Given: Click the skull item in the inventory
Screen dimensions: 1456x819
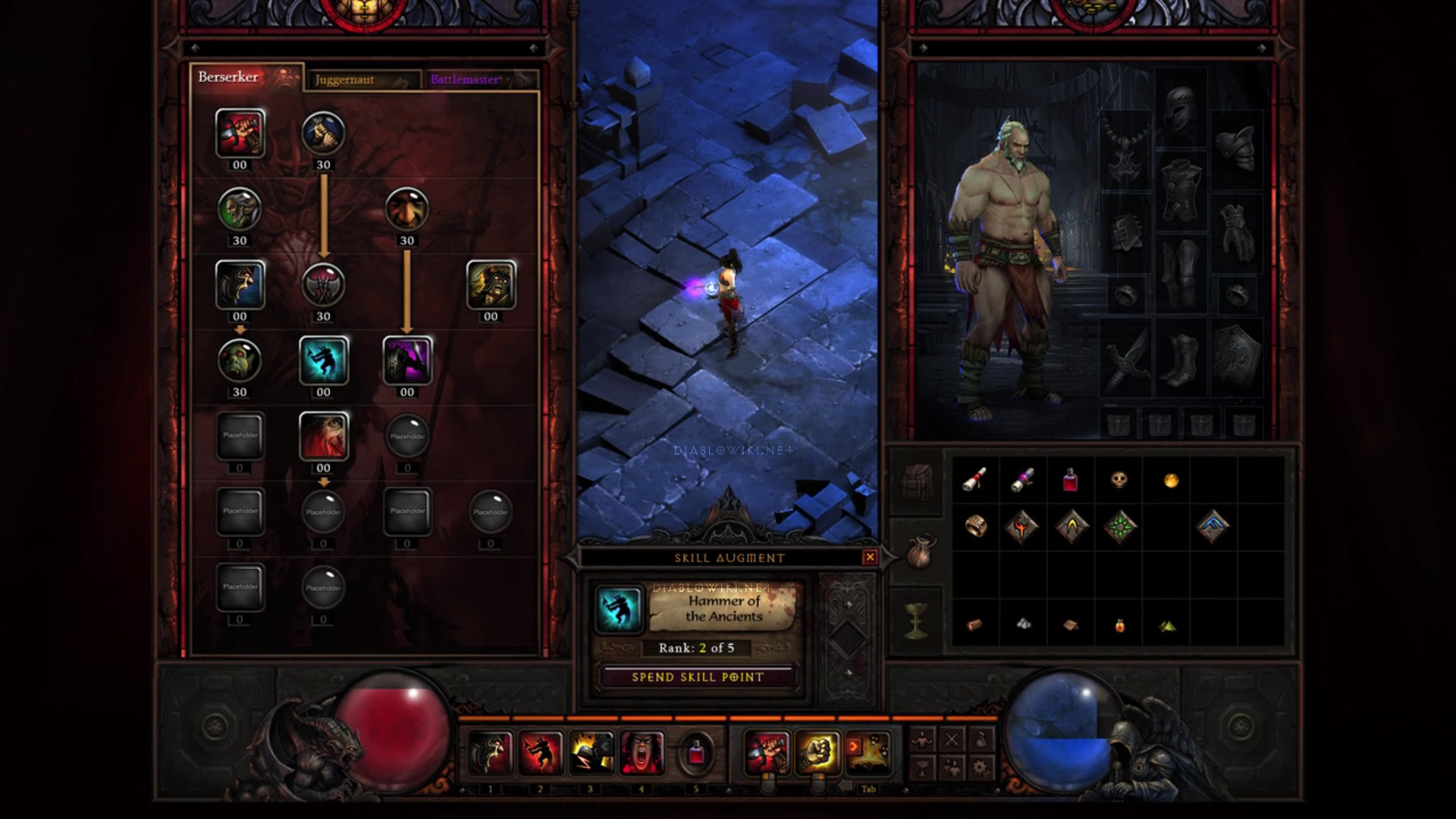Looking at the screenshot, I should coord(1119,479).
